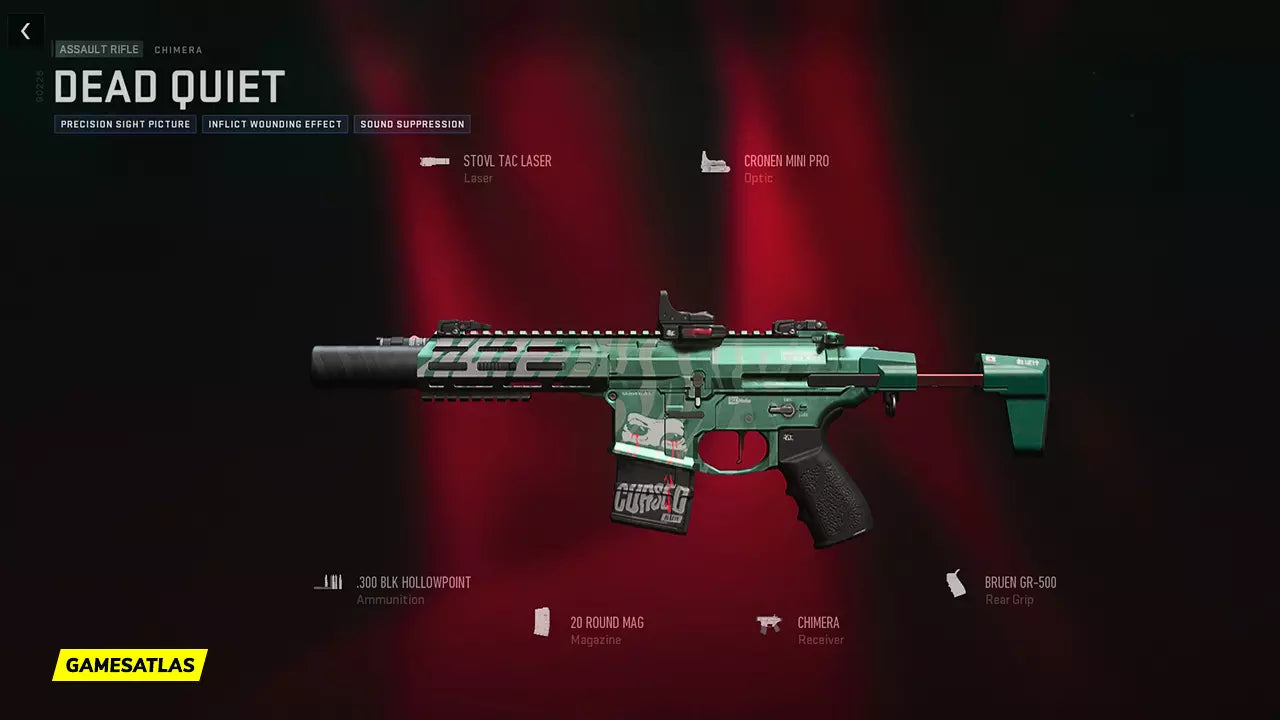Open the Chimera receiver slot
The height and width of the screenshot is (720, 1280).
point(817,623)
